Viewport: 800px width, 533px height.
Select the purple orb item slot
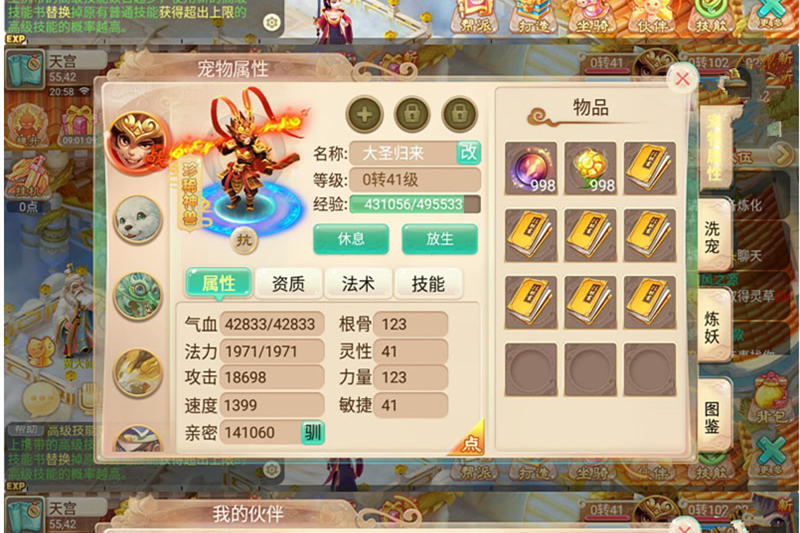pos(530,168)
